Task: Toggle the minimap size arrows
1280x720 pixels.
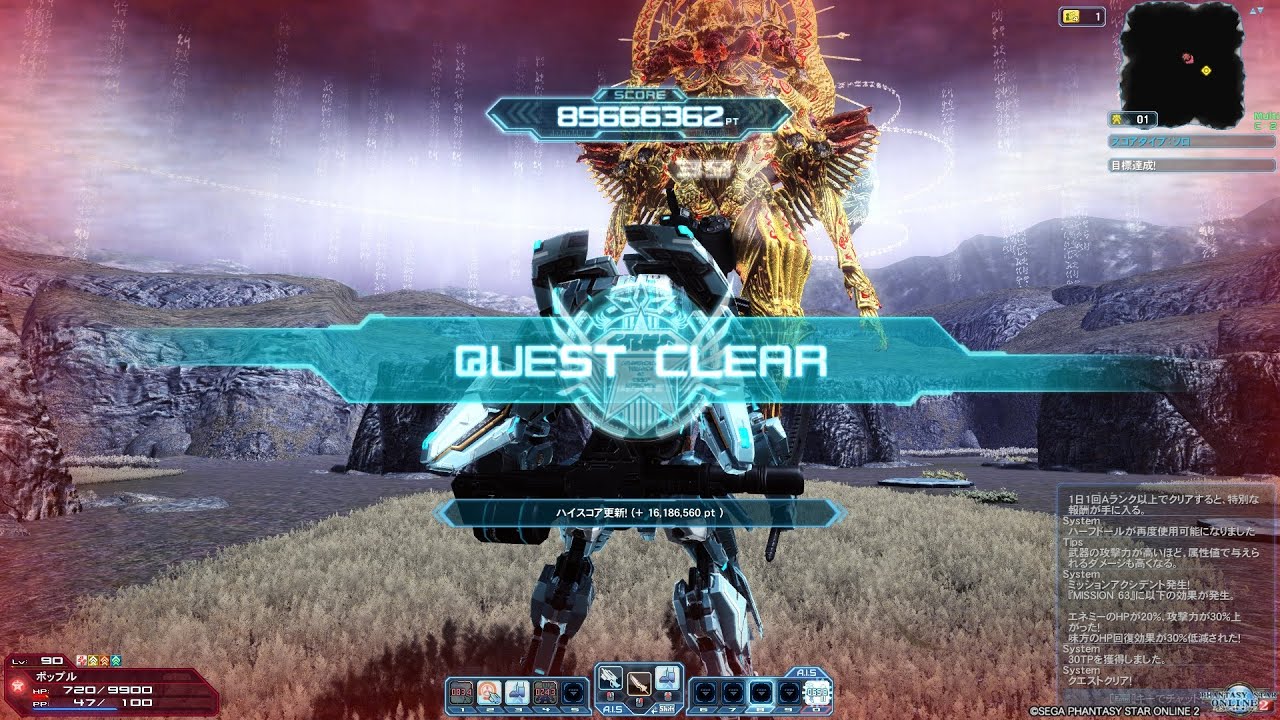Action: (x=1257, y=10)
